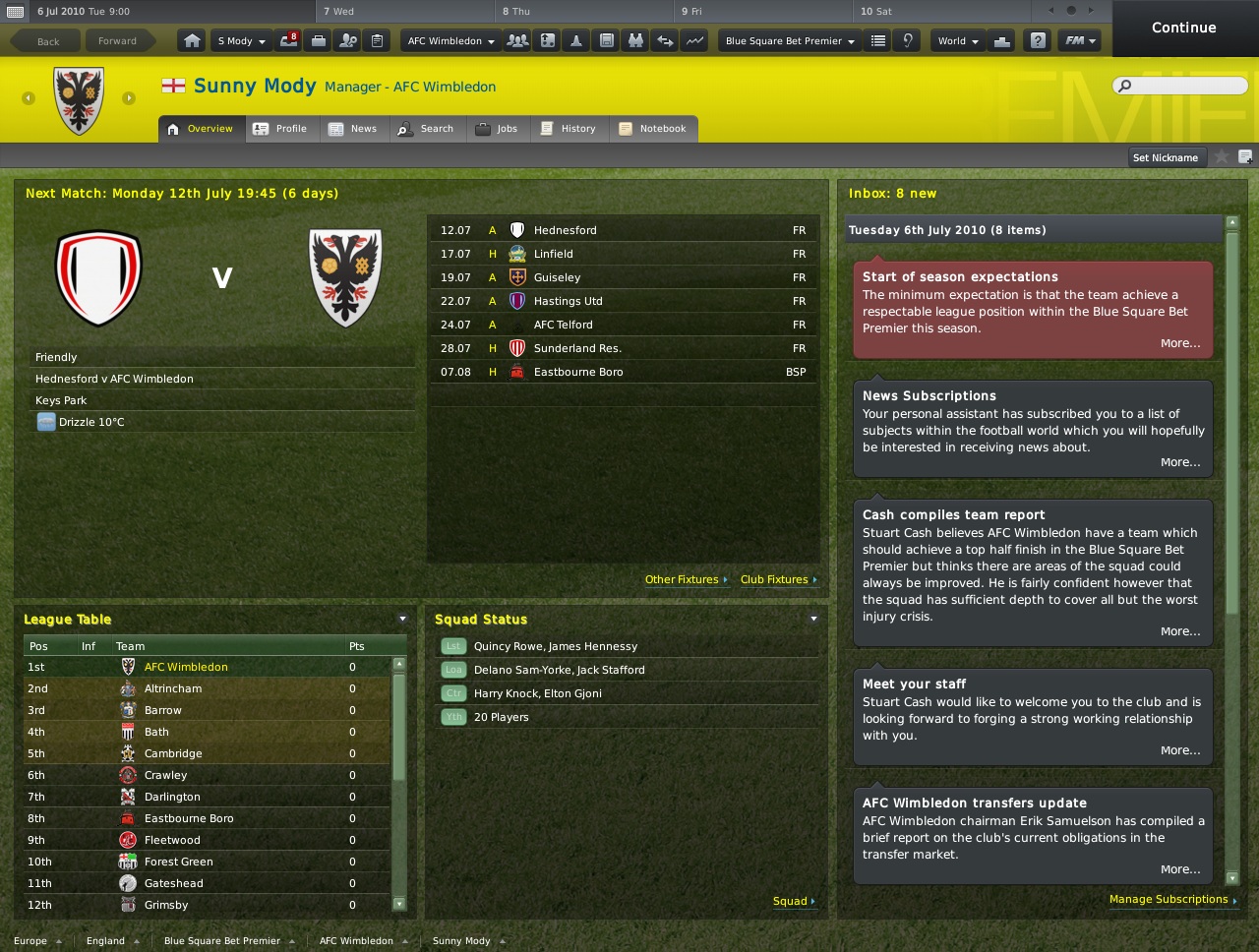Switch to the Profile tab
1259x952 pixels.
click(x=282, y=128)
